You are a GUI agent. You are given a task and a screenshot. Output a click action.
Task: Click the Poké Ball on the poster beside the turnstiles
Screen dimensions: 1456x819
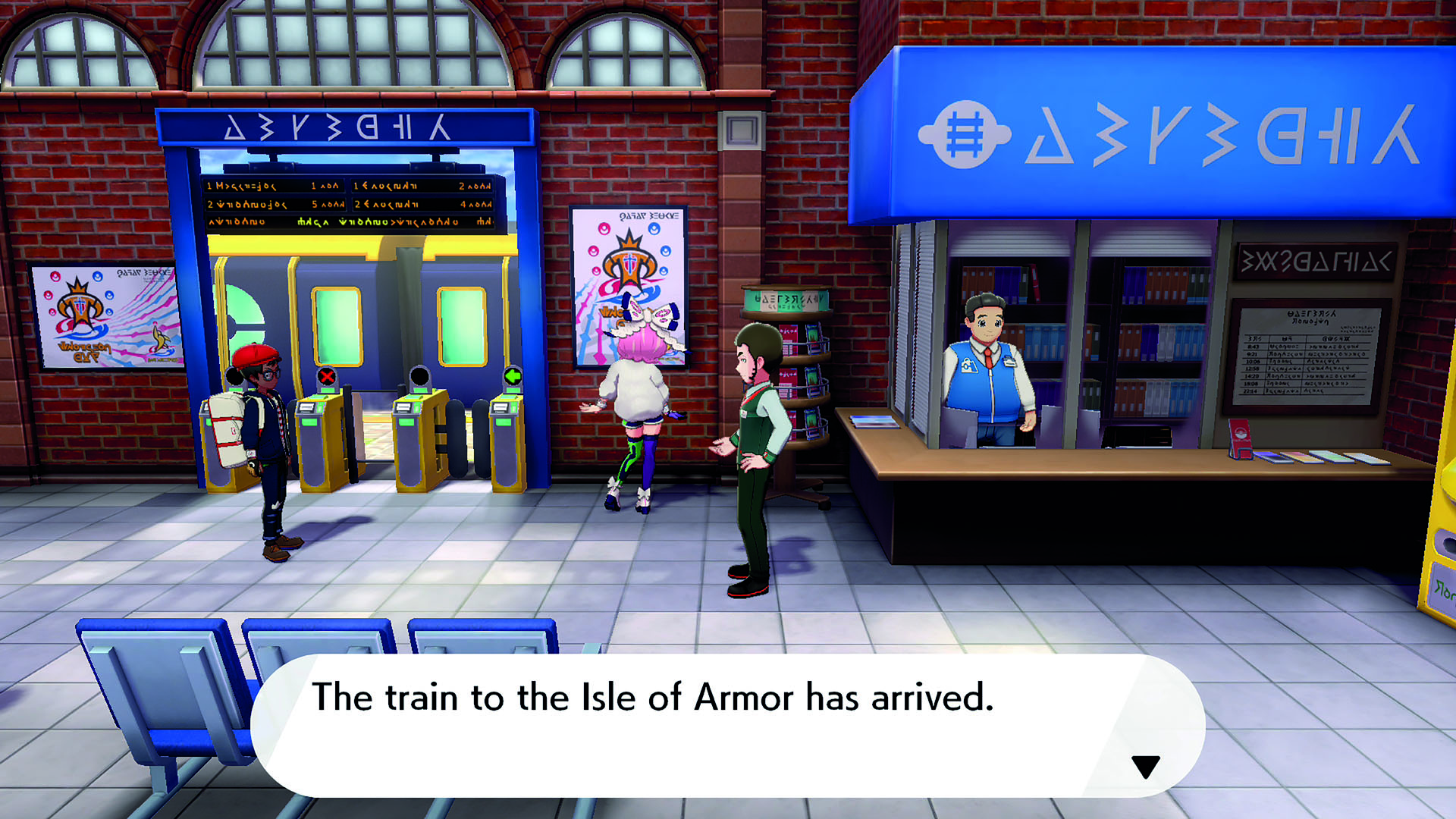605,229
